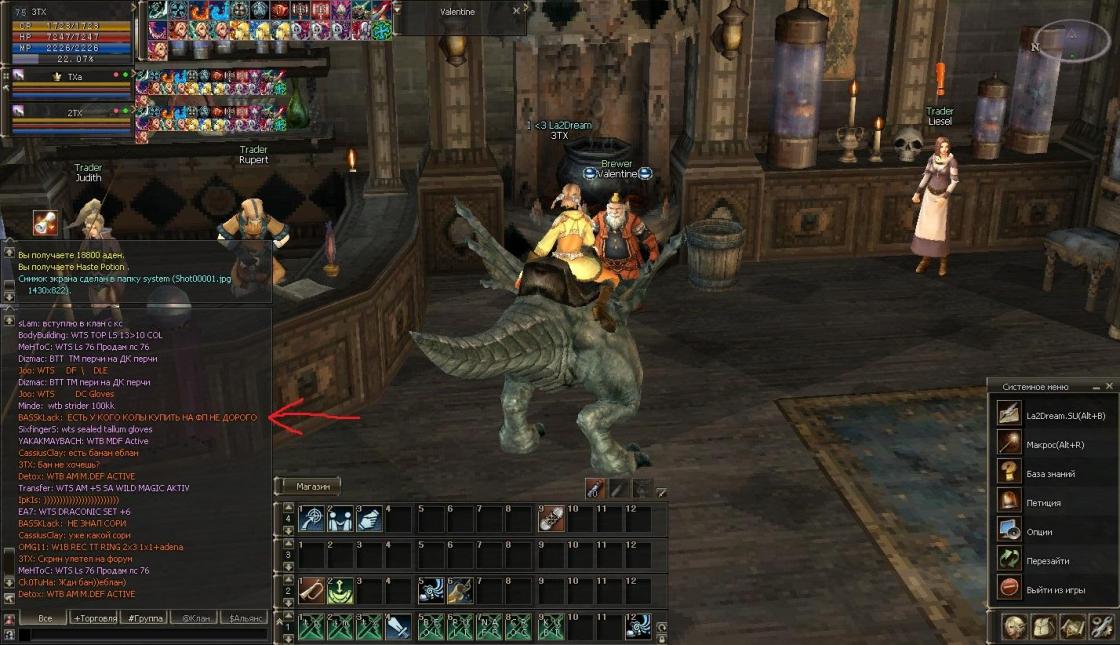Select the Все chat tab
This screenshot has height=645, width=1120.
[44, 619]
